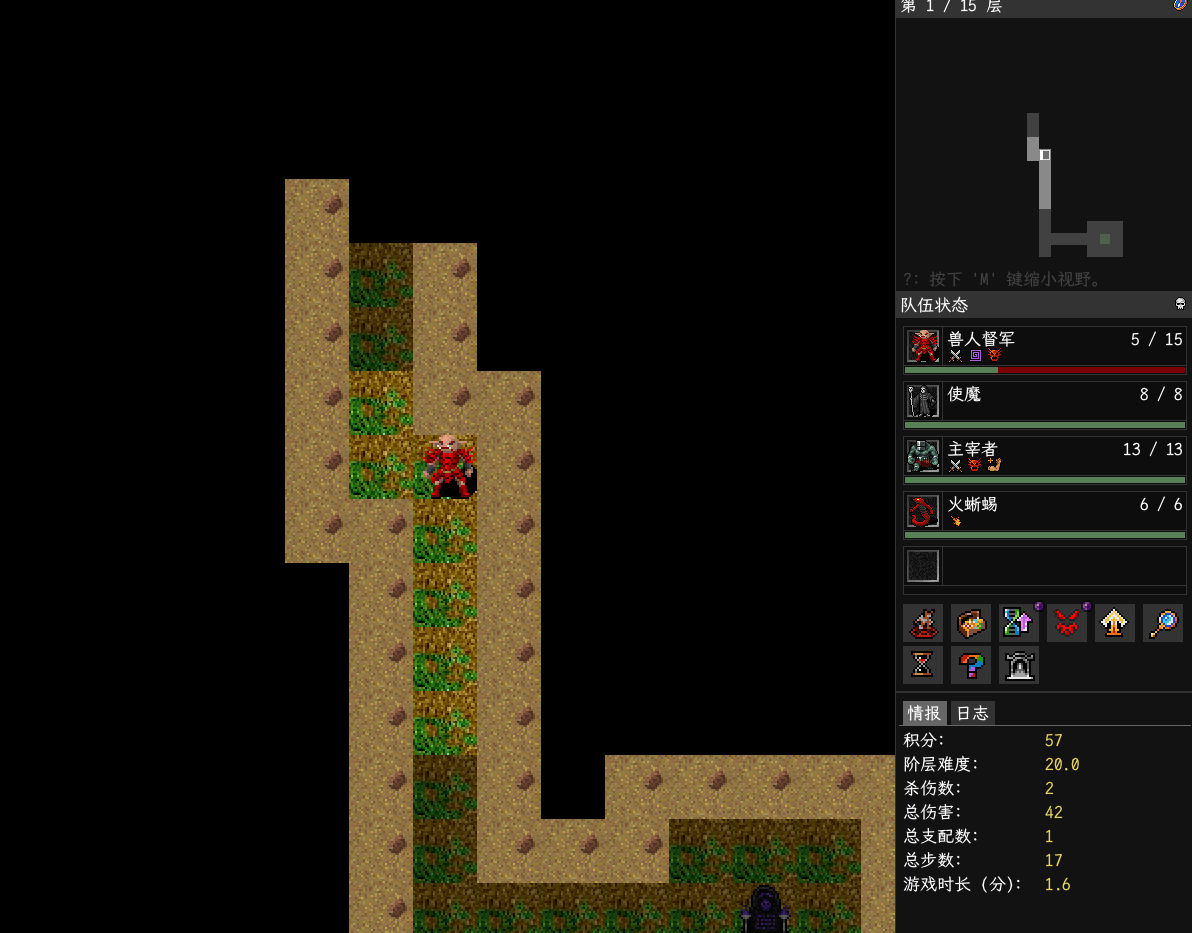The height and width of the screenshot is (933, 1192).
Task: Use the magnifying glass inspect icon
Action: click(1163, 623)
